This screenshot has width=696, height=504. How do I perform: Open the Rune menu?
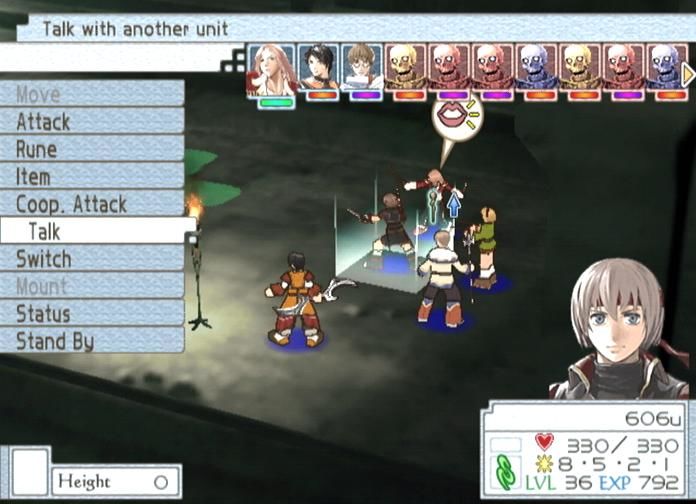(90, 149)
